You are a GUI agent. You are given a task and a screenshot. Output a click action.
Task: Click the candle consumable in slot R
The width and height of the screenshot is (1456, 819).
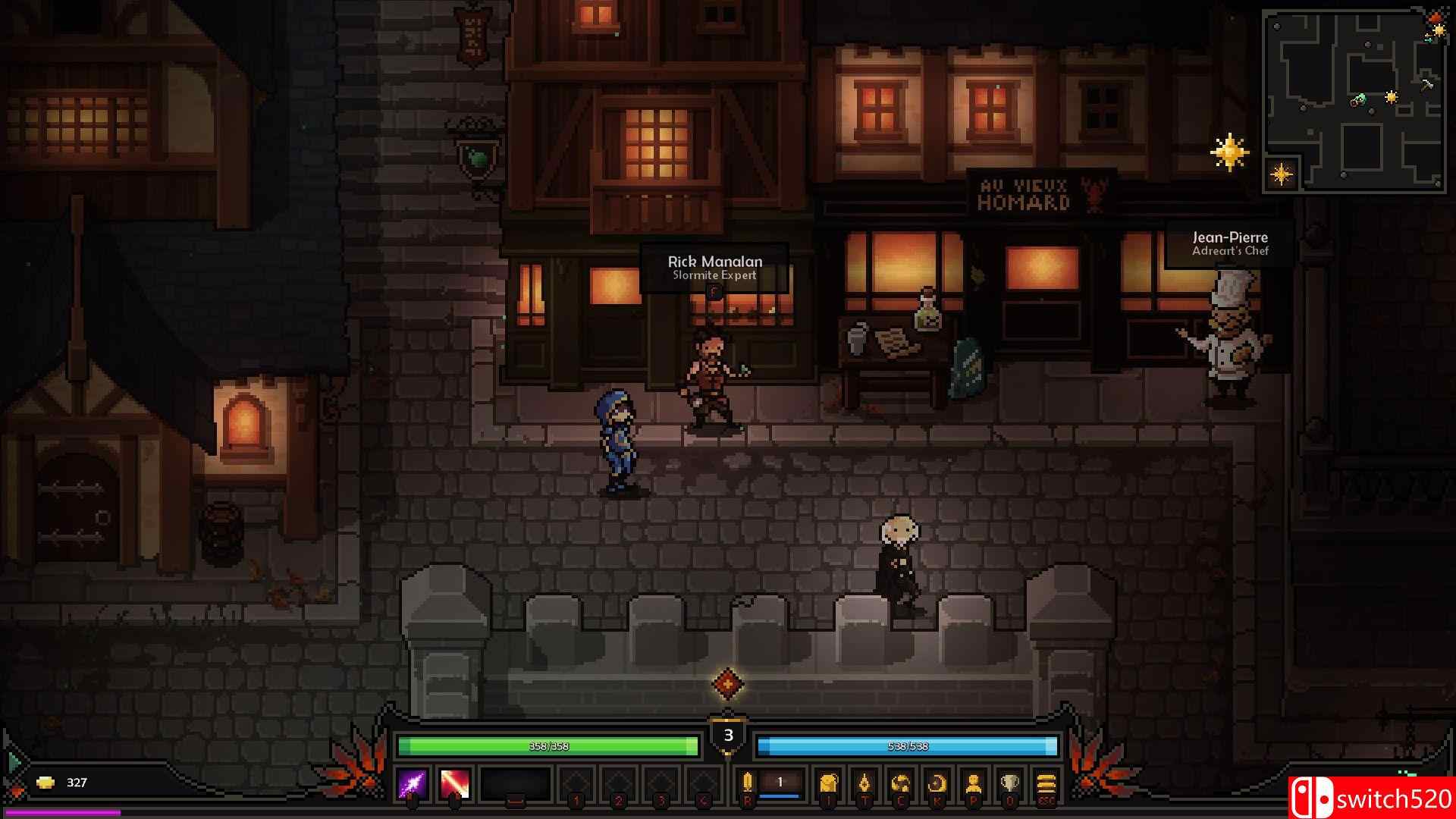click(x=747, y=781)
